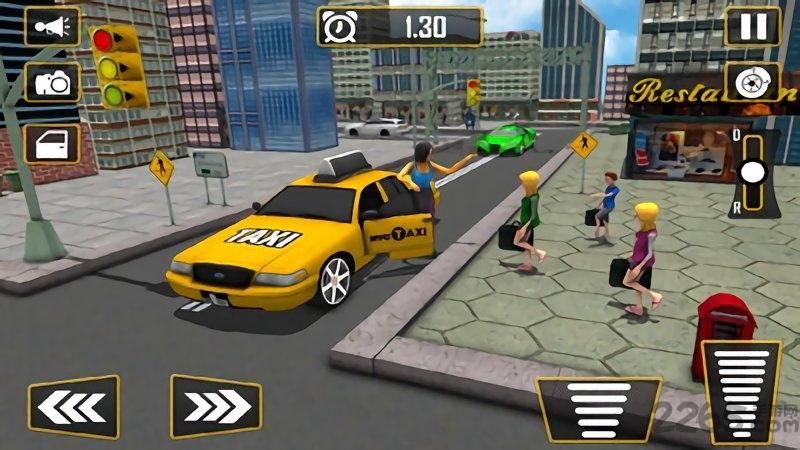
Task: Open the car door button
Action: coord(51,143)
